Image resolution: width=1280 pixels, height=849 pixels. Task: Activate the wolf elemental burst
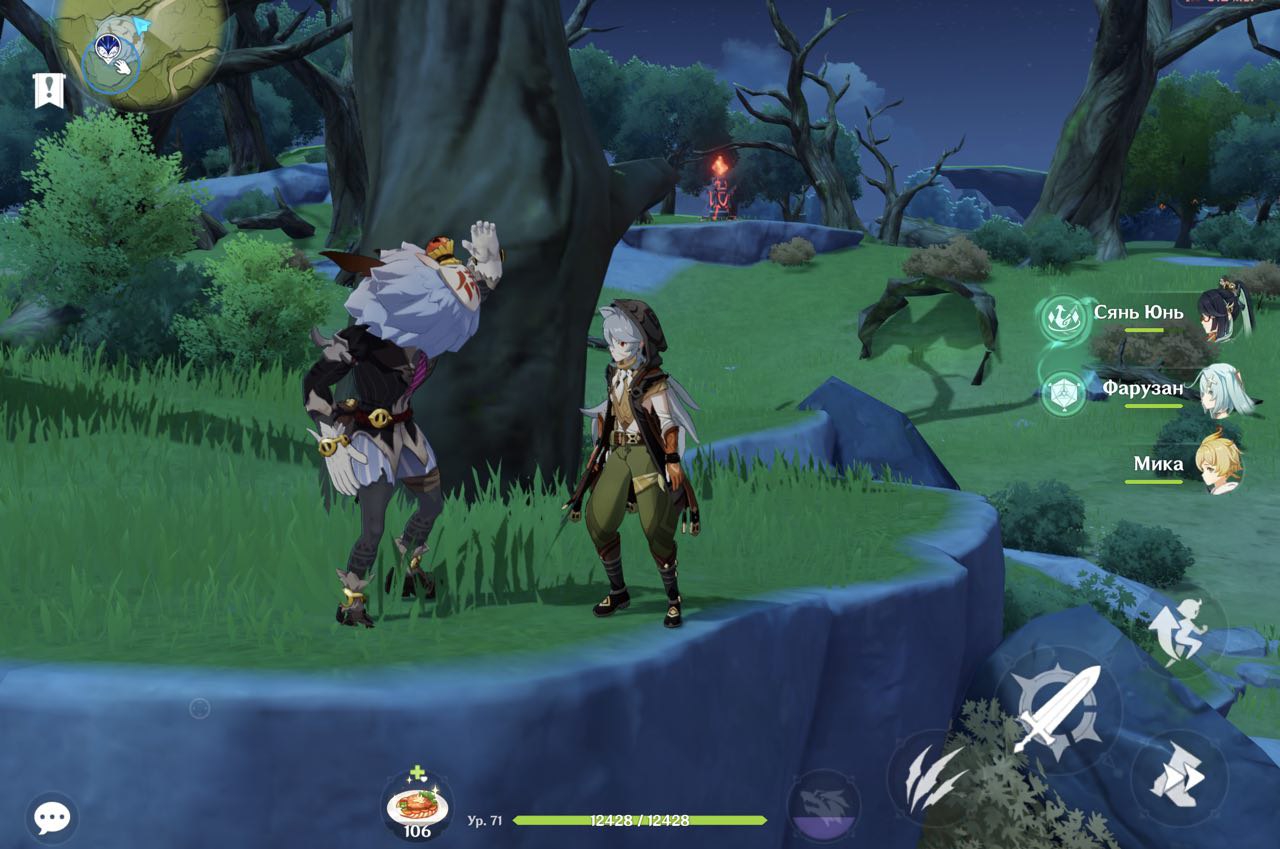(824, 804)
